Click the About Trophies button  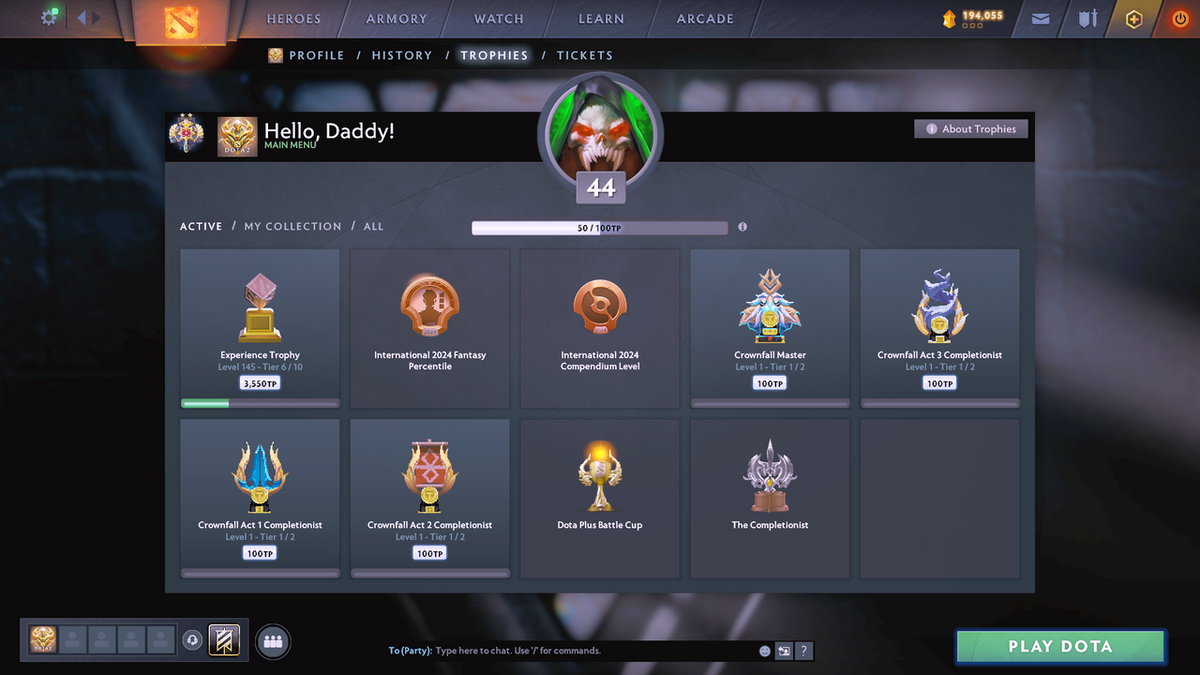tap(970, 129)
